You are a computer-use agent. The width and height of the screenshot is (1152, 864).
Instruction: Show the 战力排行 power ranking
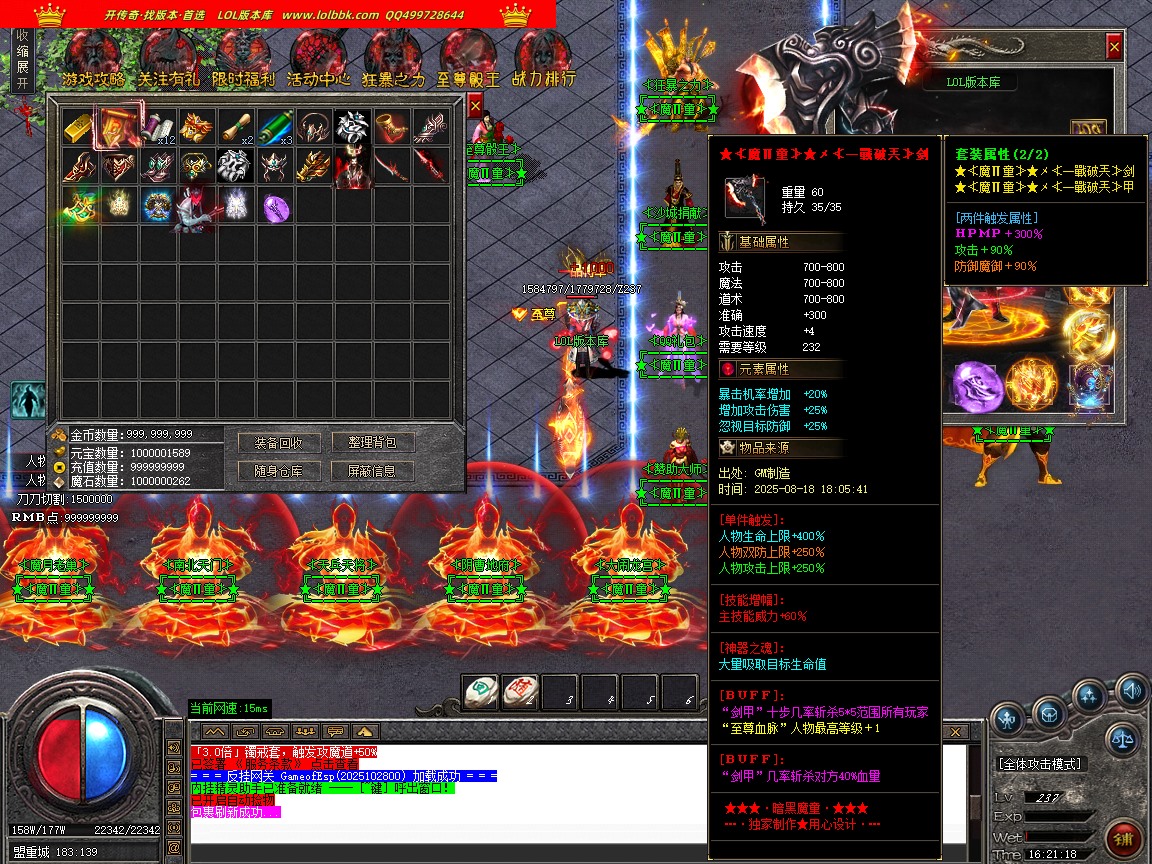tap(544, 60)
